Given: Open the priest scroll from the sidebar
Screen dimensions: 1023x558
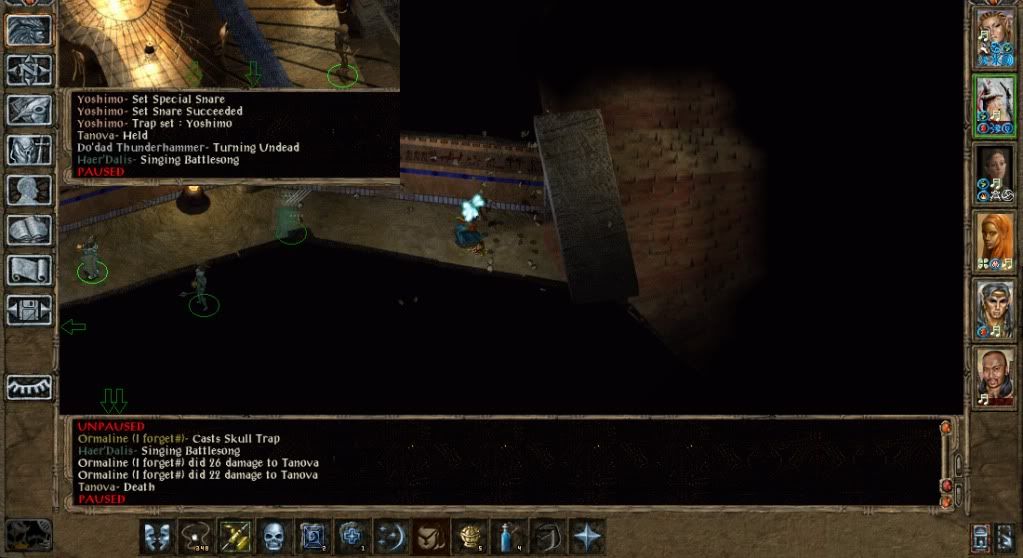Looking at the screenshot, I should [x=29, y=270].
